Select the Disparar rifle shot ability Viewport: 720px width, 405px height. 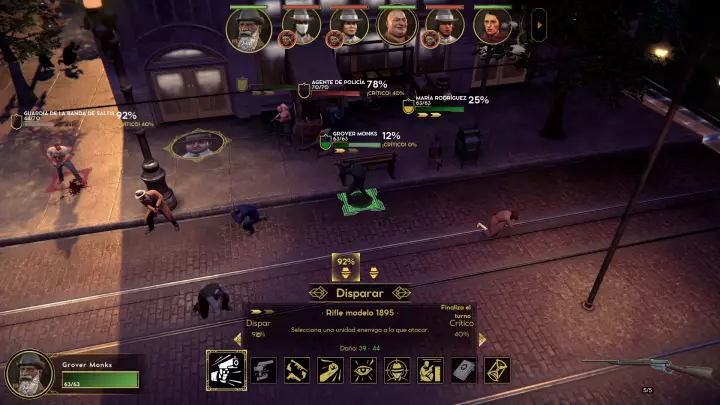click(x=225, y=370)
